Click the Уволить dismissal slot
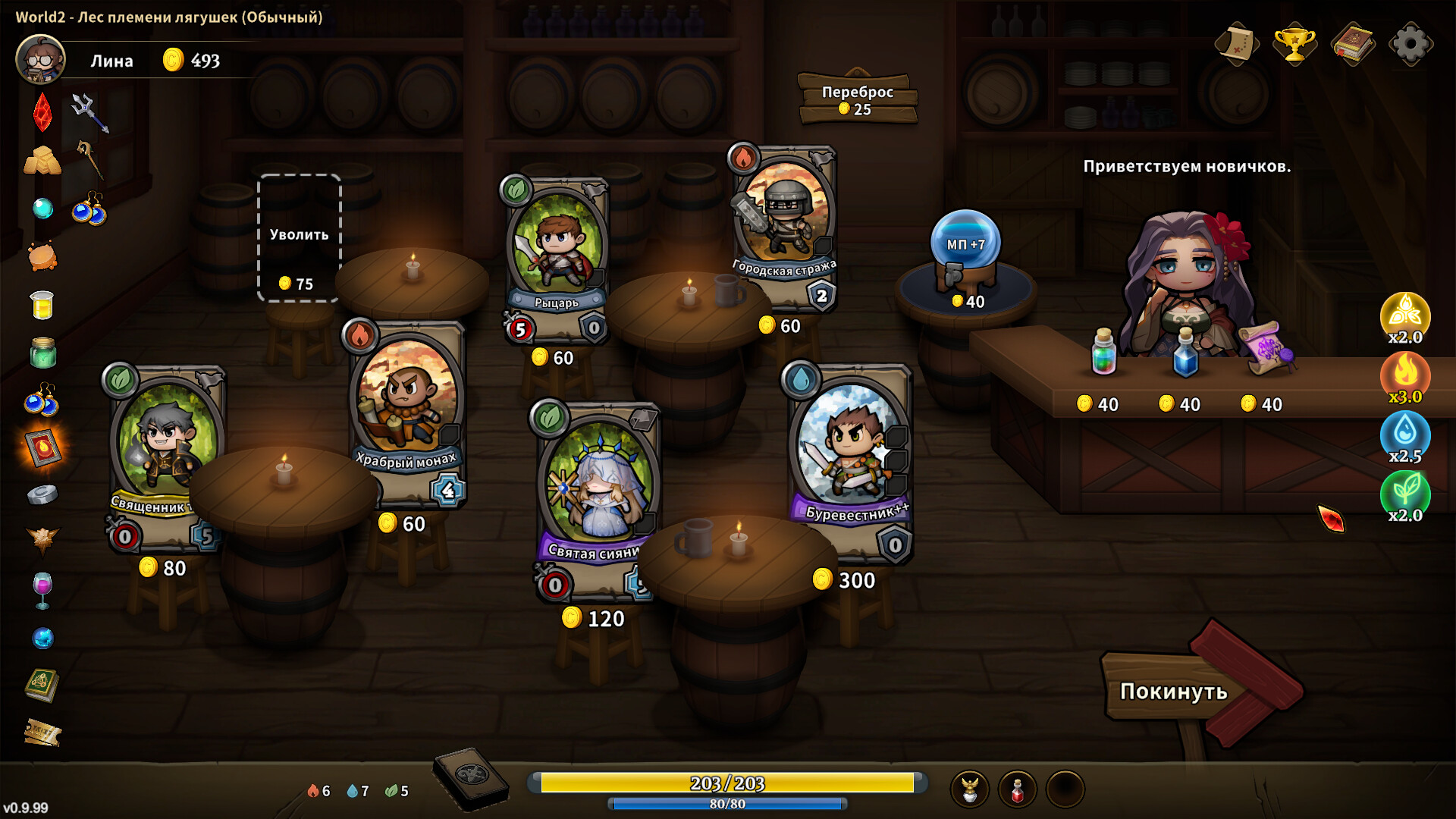The image size is (1456, 819). [299, 237]
